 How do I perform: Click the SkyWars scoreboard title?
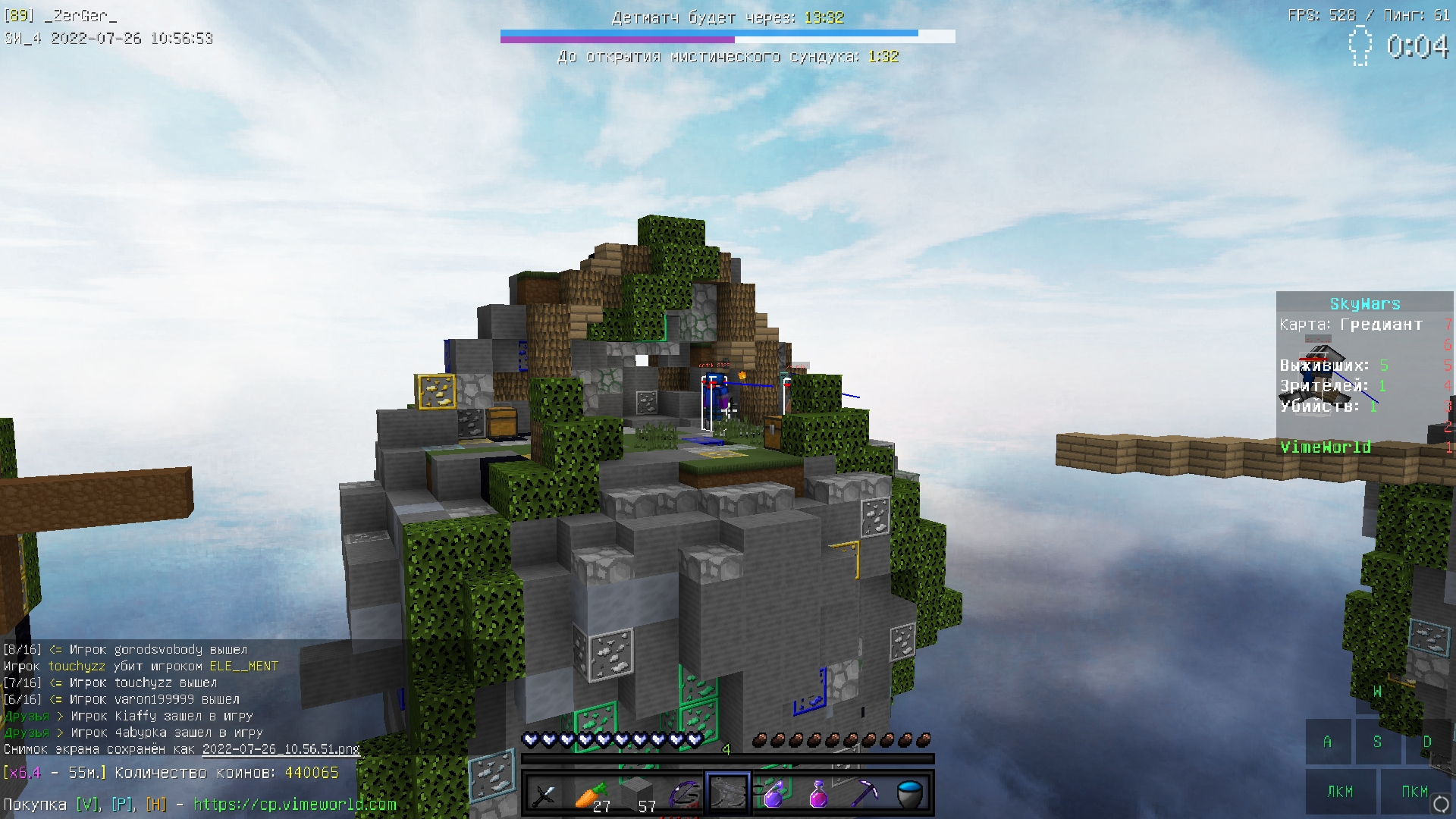[x=1365, y=303]
